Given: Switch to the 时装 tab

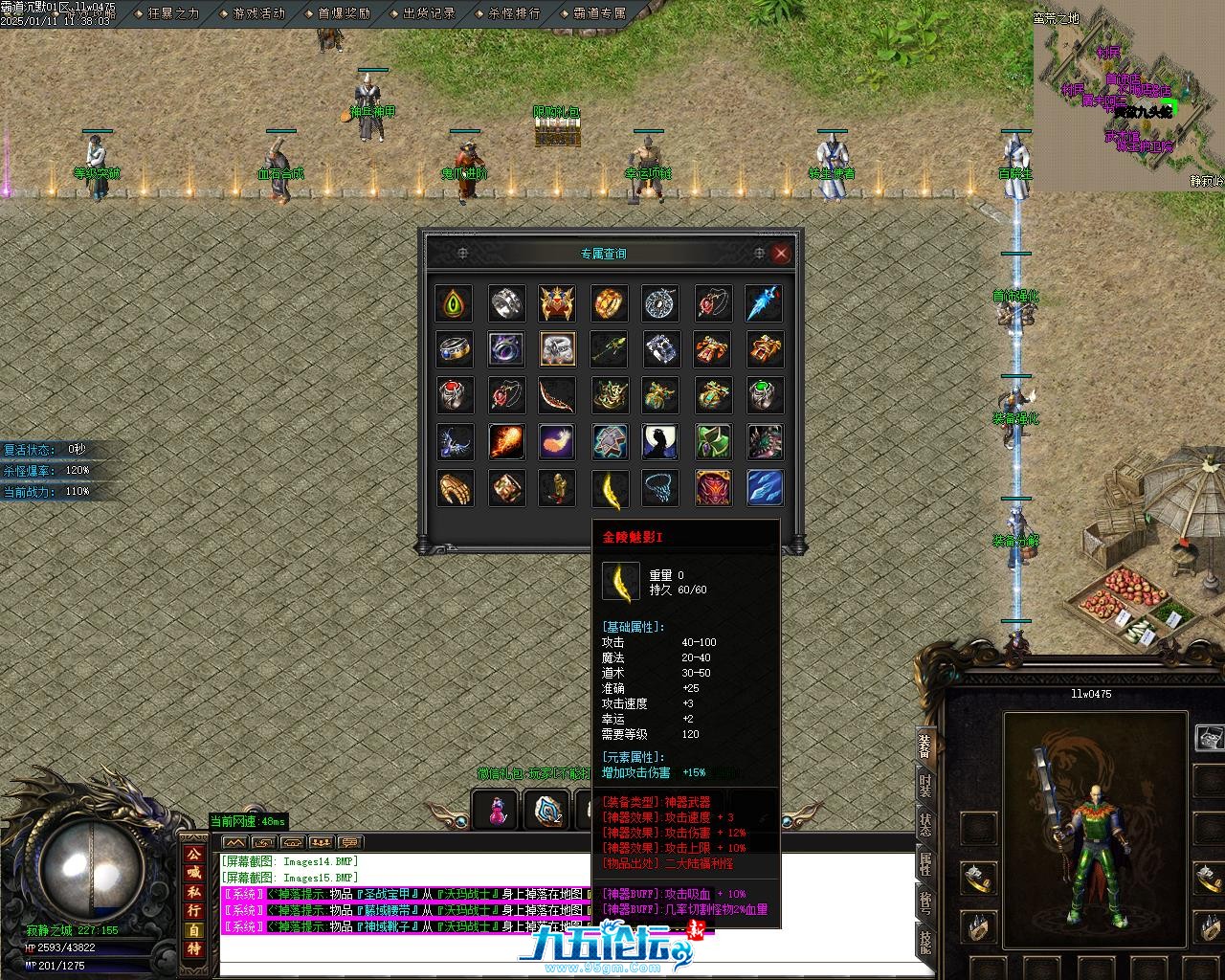Looking at the screenshot, I should (925, 786).
